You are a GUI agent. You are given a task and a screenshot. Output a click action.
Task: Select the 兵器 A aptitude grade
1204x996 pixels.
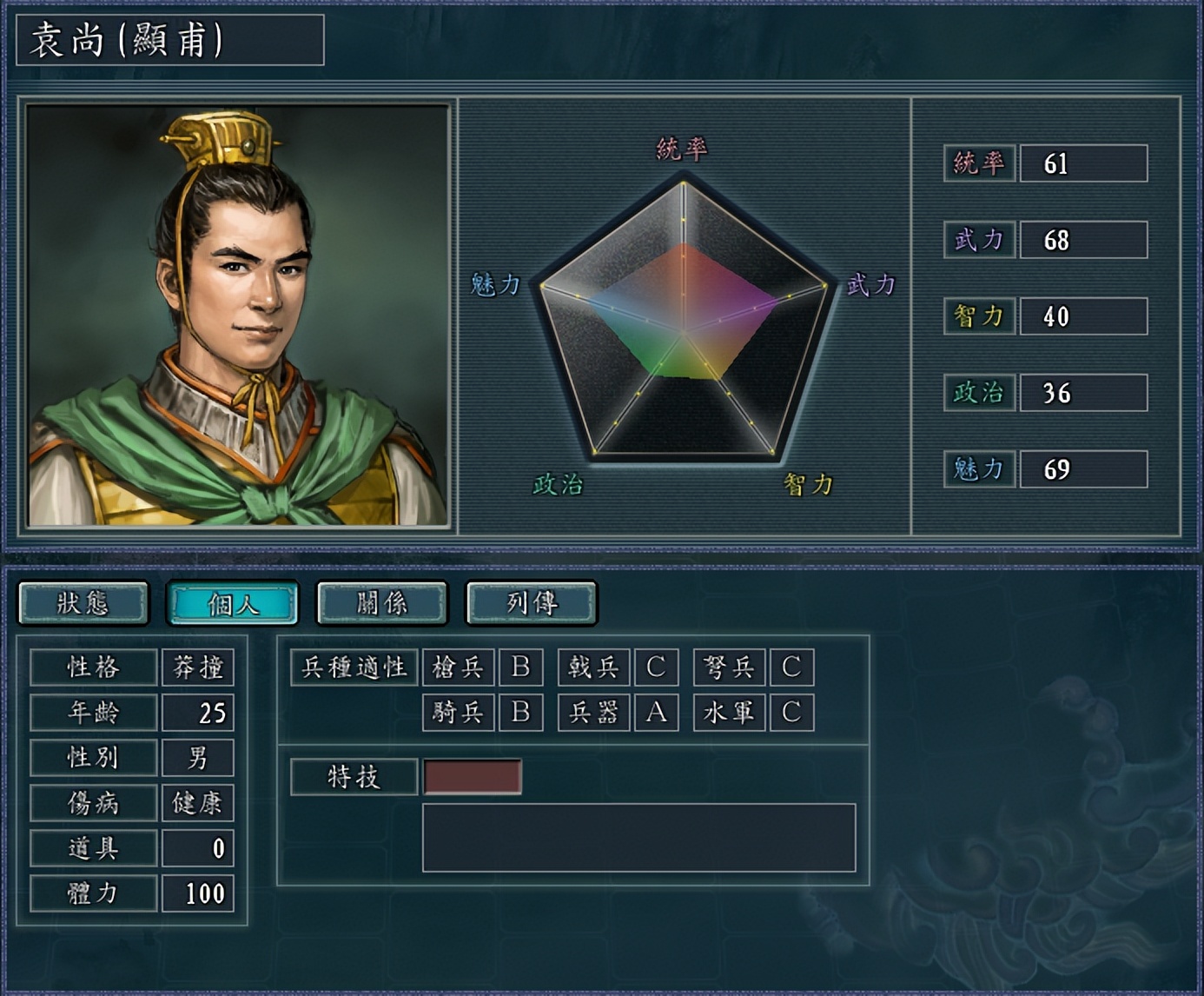pos(656,713)
